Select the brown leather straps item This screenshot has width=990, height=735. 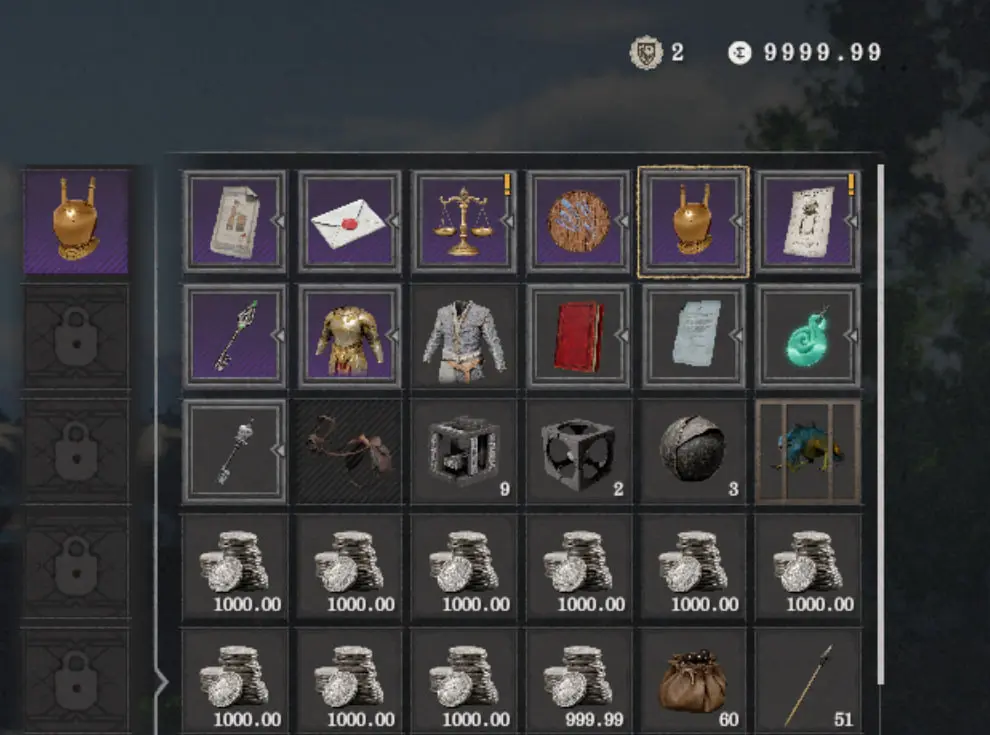[349, 451]
